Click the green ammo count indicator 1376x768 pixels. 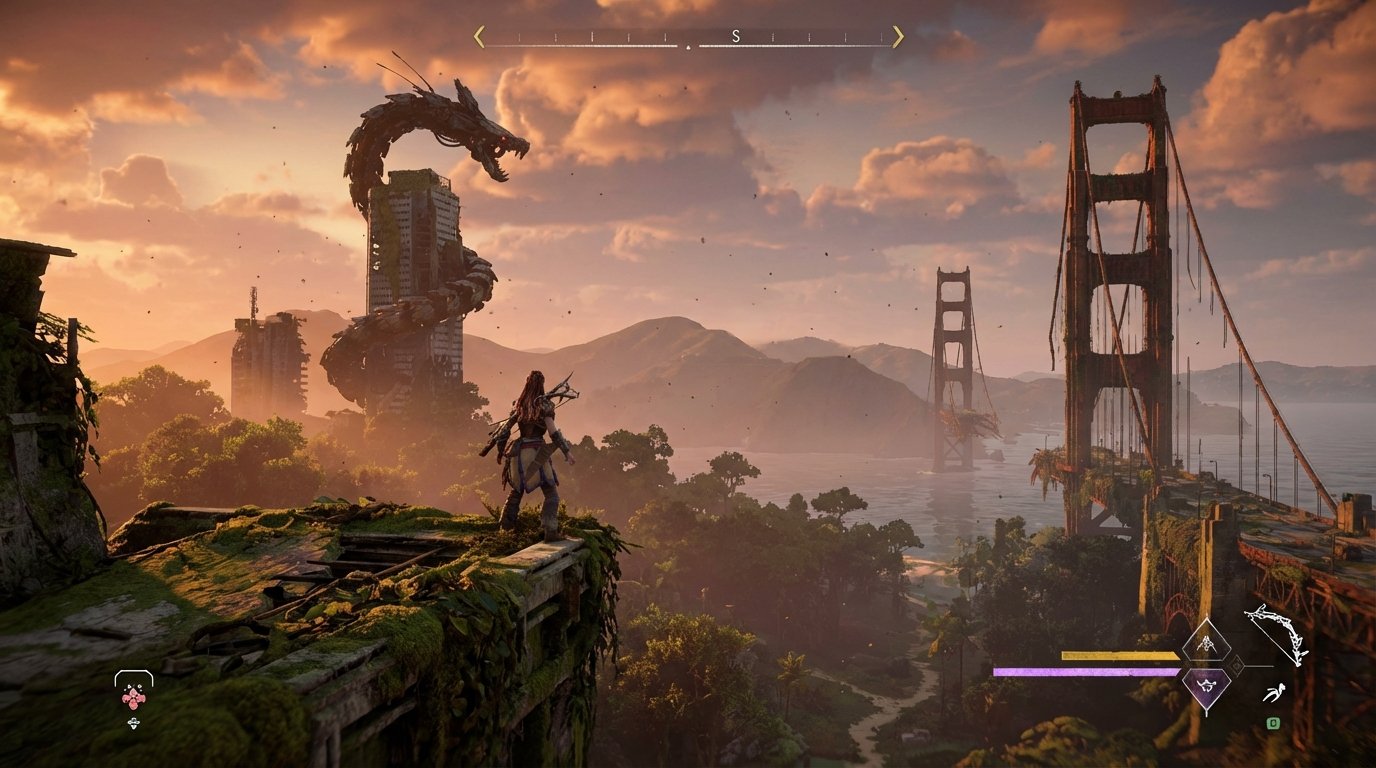[1274, 722]
